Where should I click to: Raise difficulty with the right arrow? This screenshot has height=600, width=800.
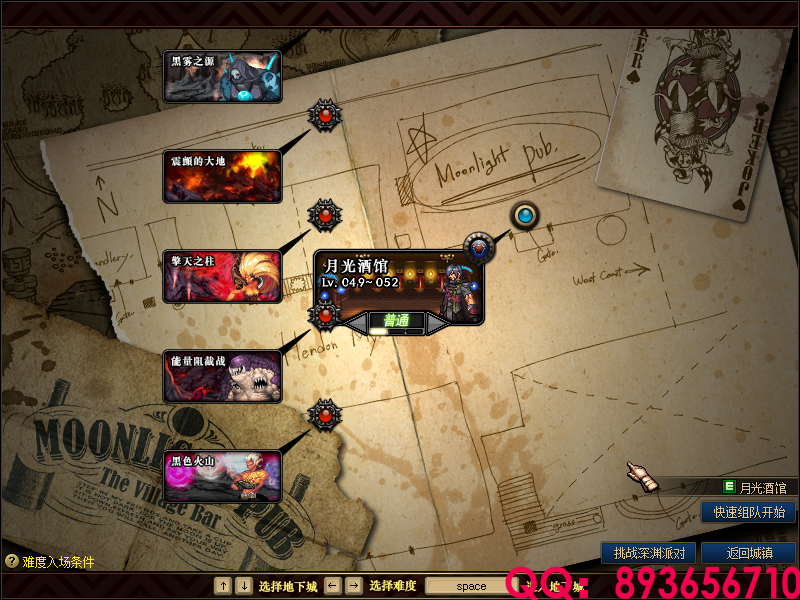437,323
